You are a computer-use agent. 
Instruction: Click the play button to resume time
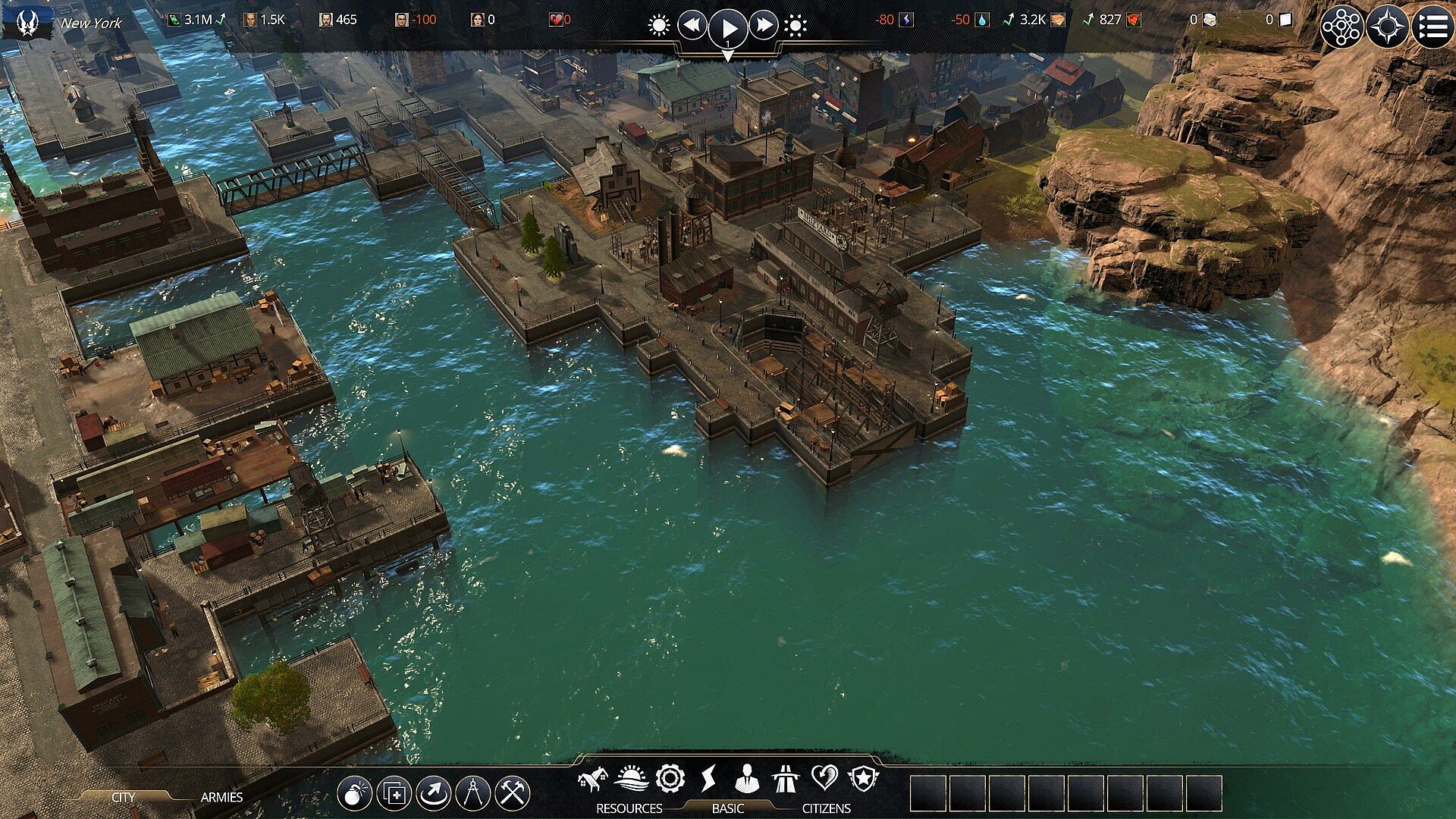click(x=728, y=28)
